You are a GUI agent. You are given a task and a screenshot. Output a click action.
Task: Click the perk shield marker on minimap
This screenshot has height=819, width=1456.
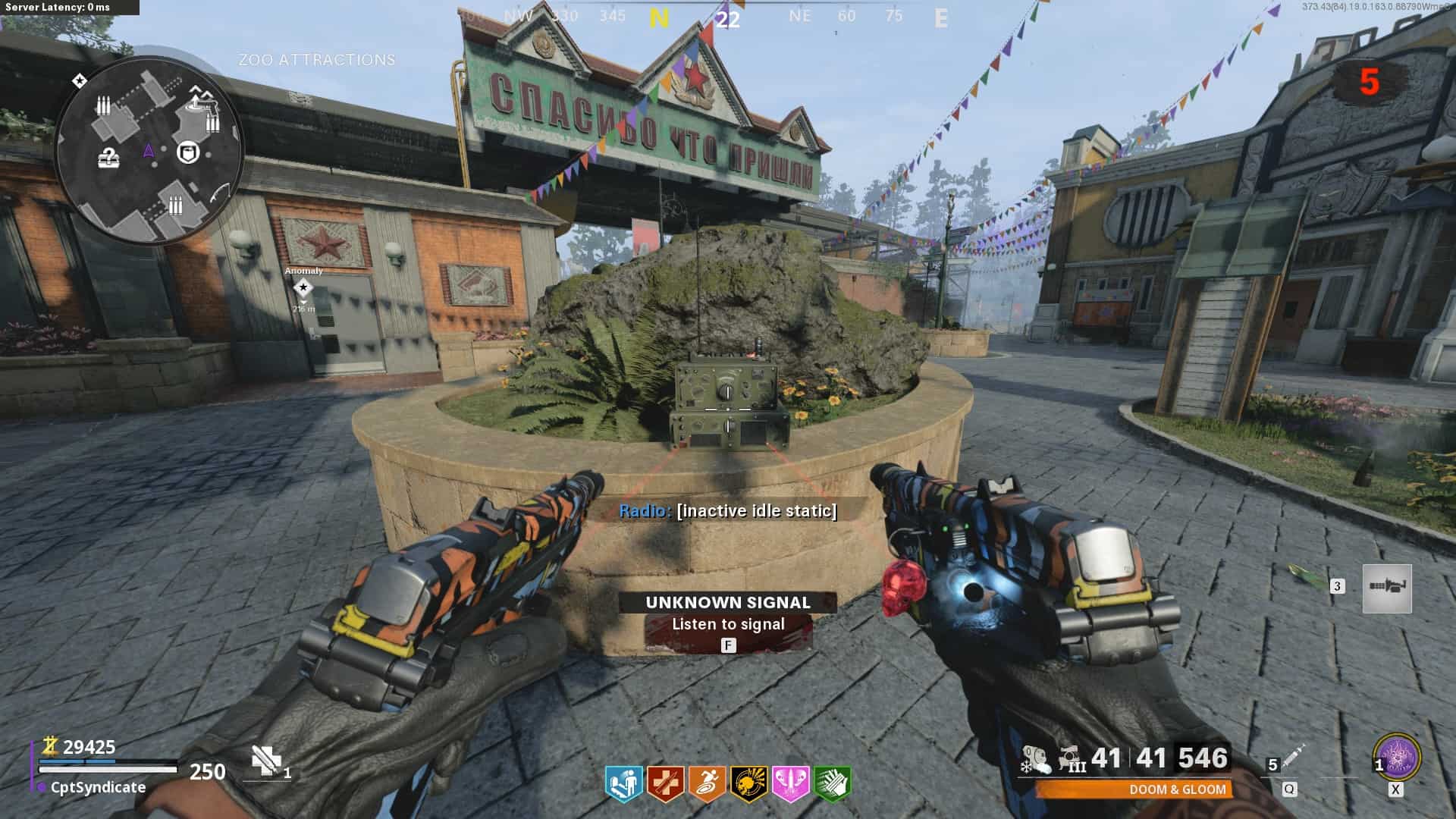(x=187, y=152)
